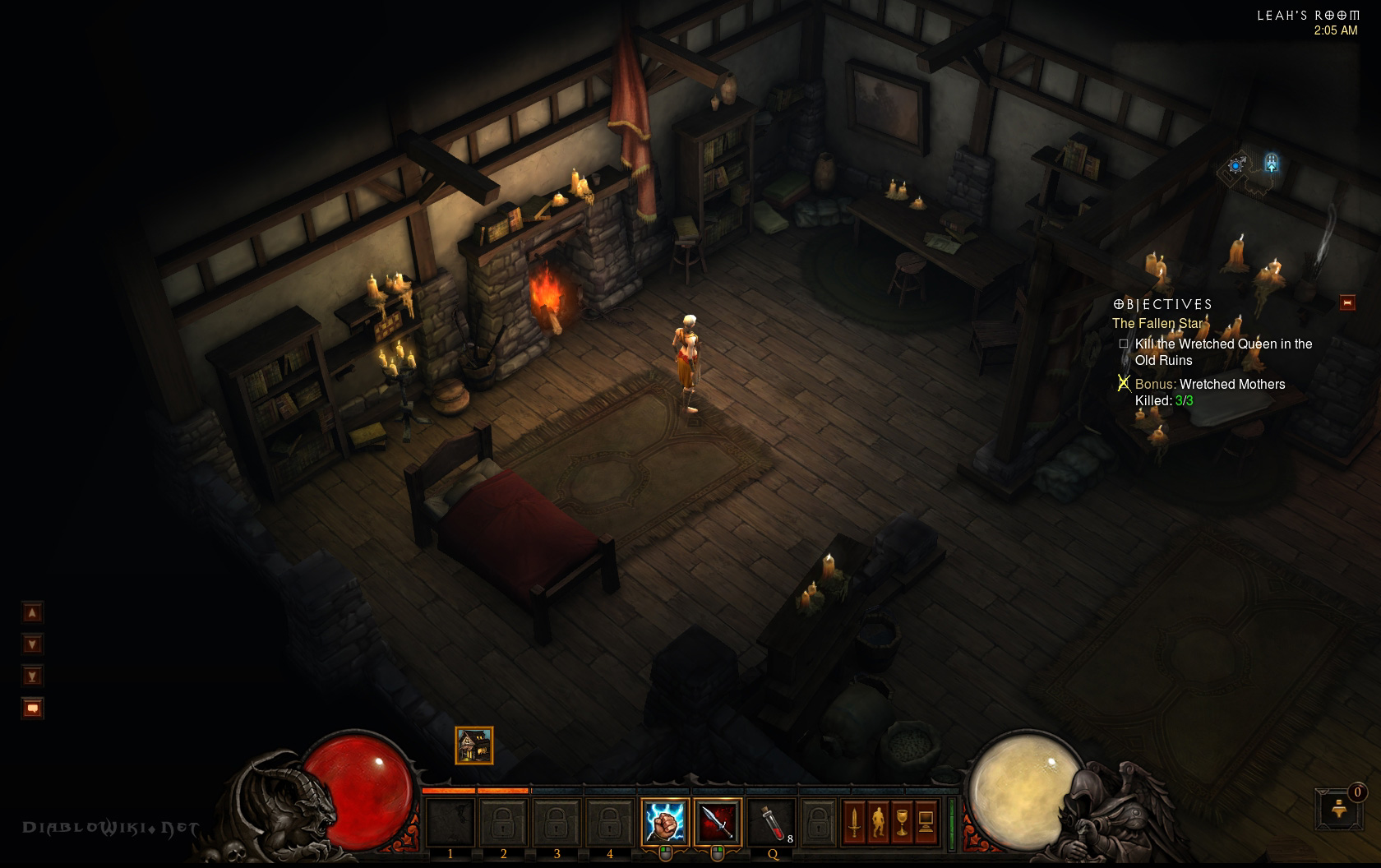
Task: Jump to chat bottom with underlined arrow
Action: pos(32,676)
